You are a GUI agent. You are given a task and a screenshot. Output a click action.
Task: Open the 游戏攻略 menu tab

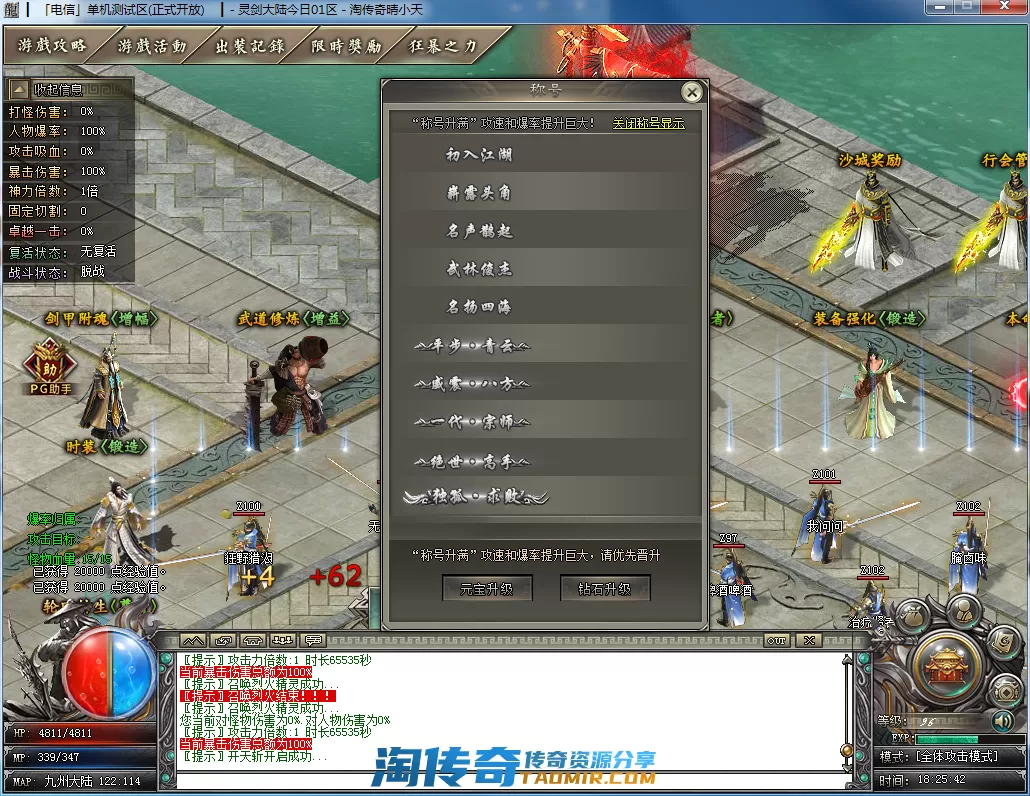pyautogui.click(x=52, y=46)
